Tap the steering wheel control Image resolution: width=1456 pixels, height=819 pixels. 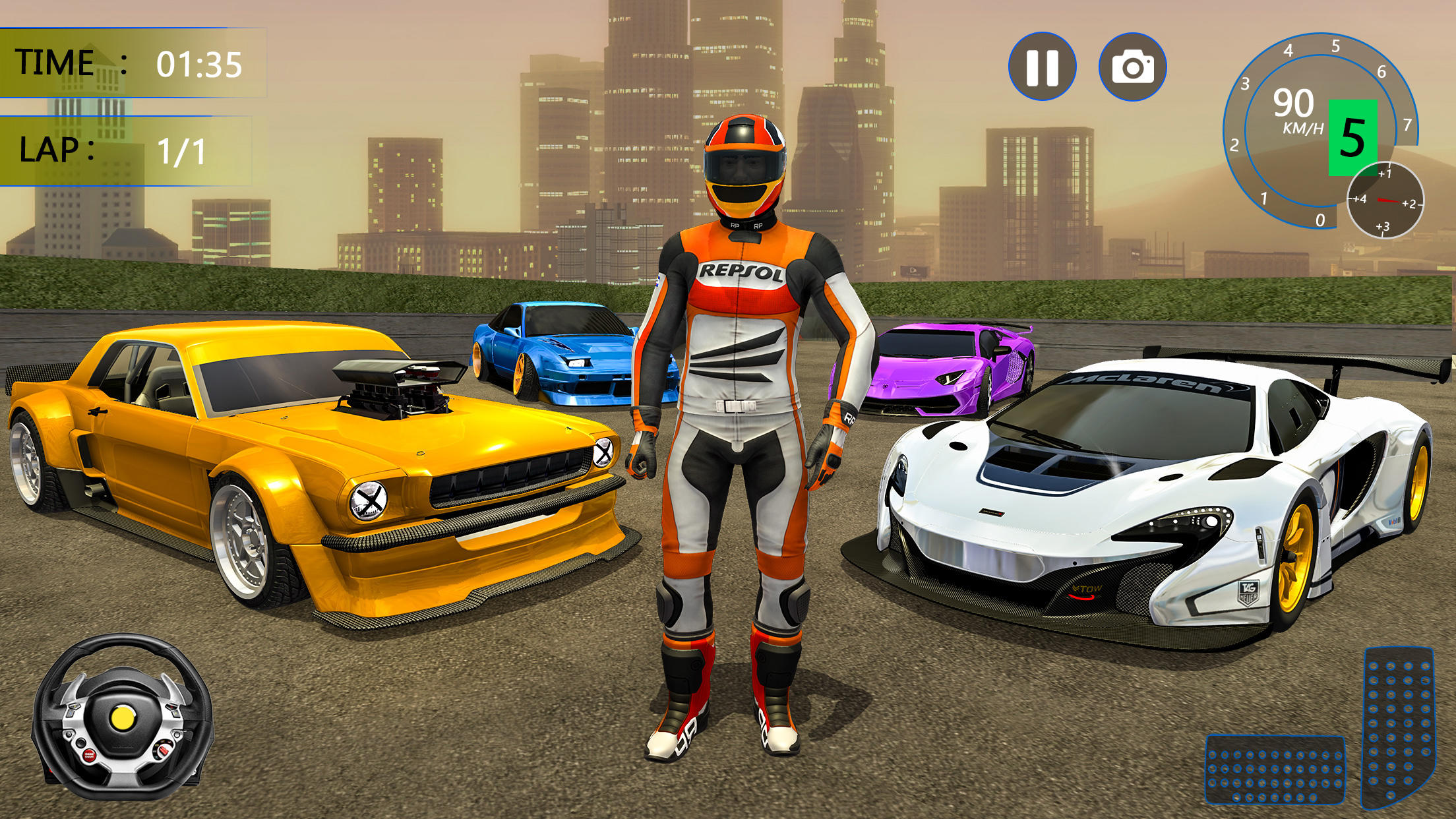tap(122, 717)
